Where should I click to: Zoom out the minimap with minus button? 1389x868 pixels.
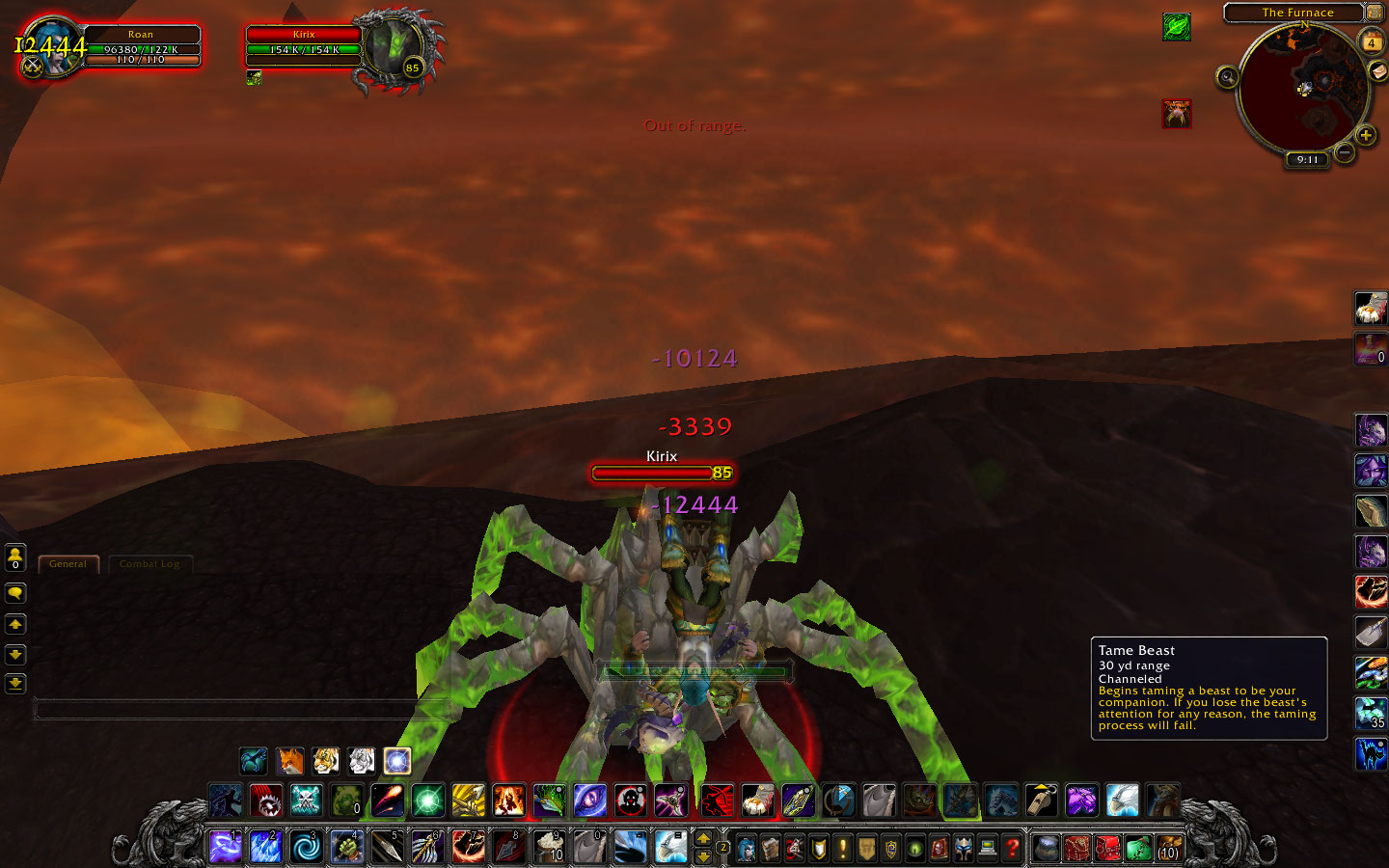tap(1344, 151)
